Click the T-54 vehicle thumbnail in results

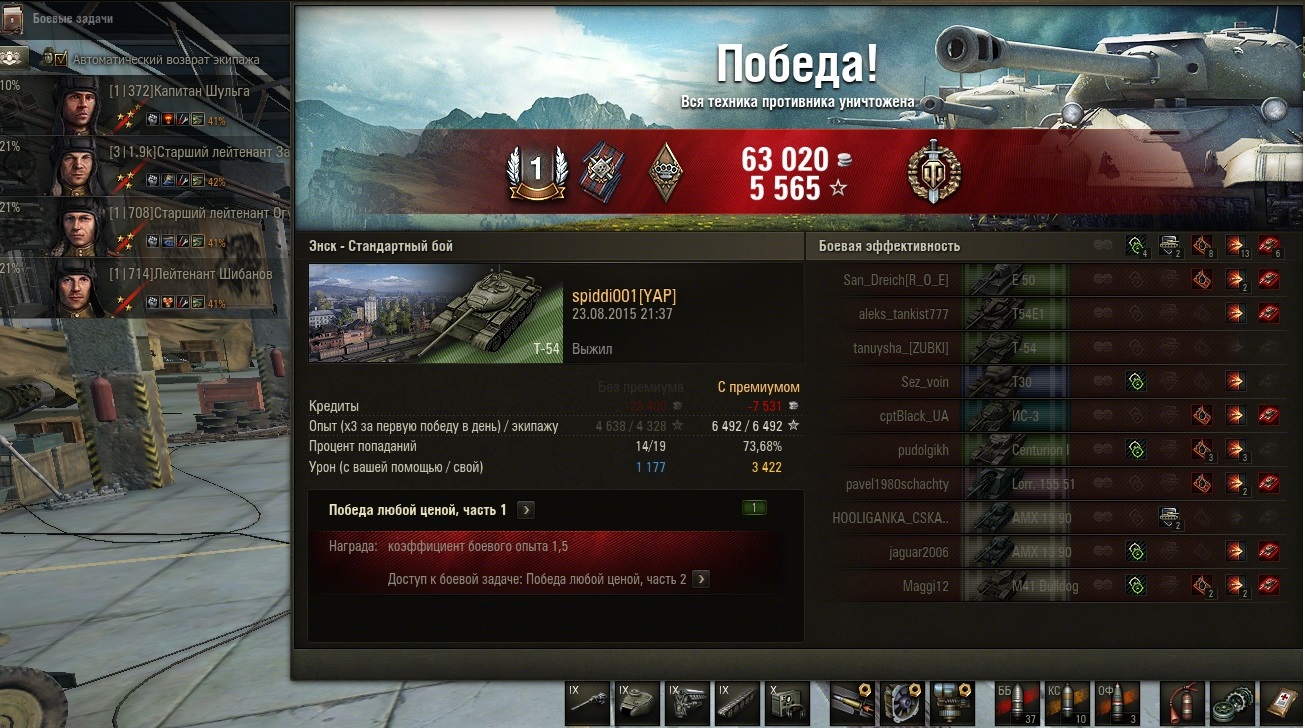pos(436,313)
